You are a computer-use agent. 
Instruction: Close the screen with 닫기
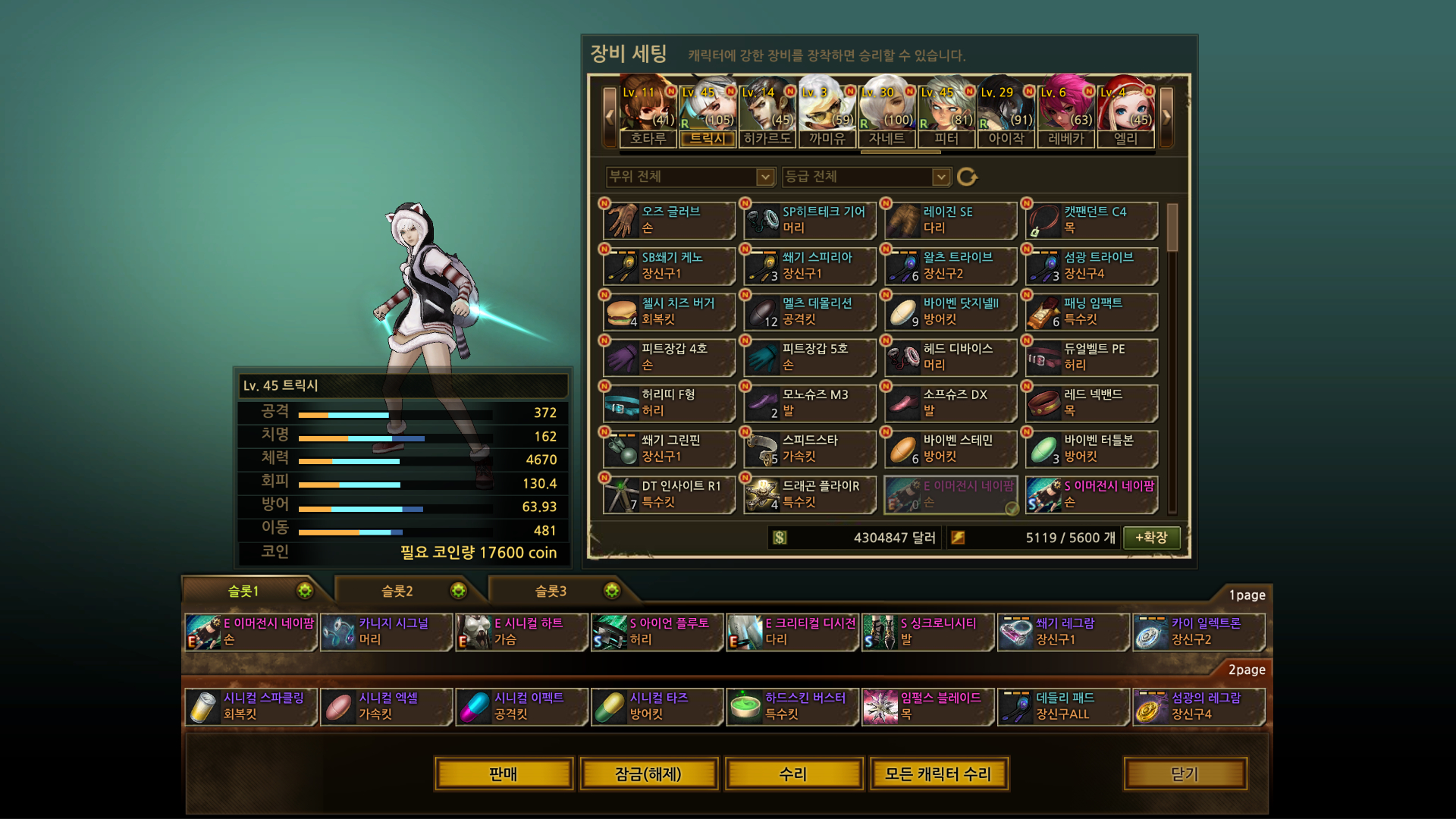[1185, 773]
